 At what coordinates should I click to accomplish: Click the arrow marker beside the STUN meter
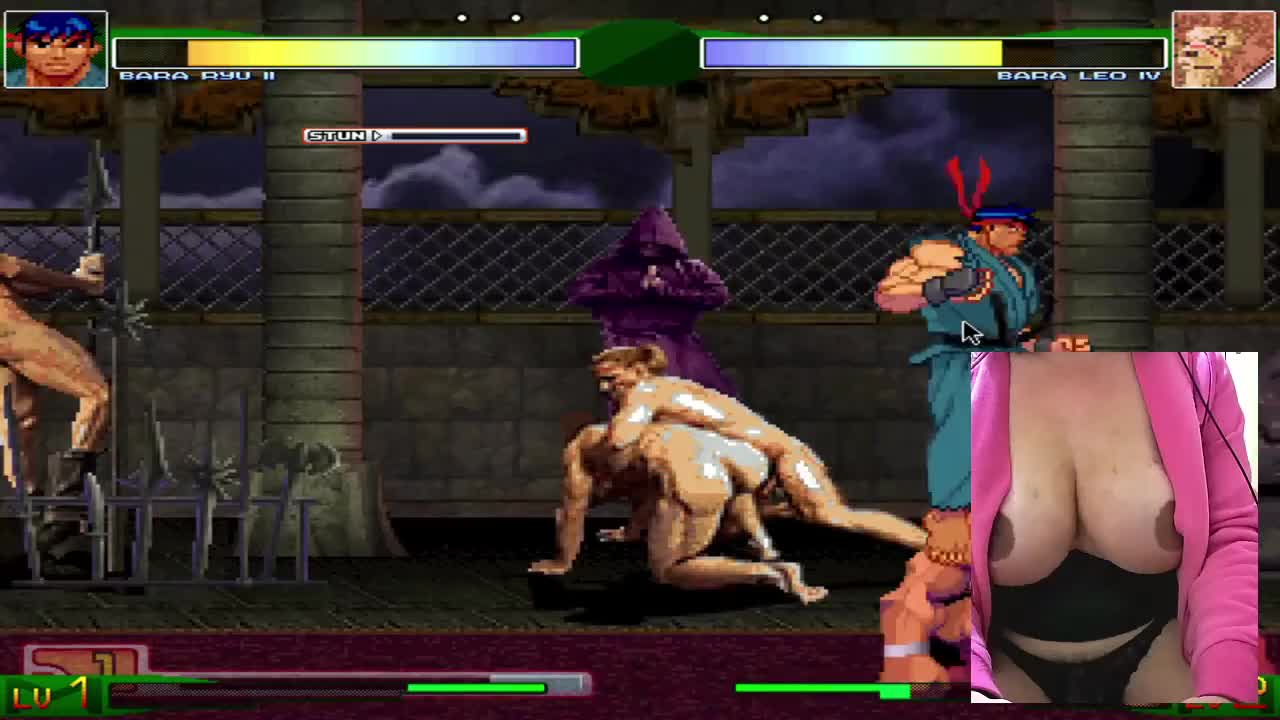point(377,135)
